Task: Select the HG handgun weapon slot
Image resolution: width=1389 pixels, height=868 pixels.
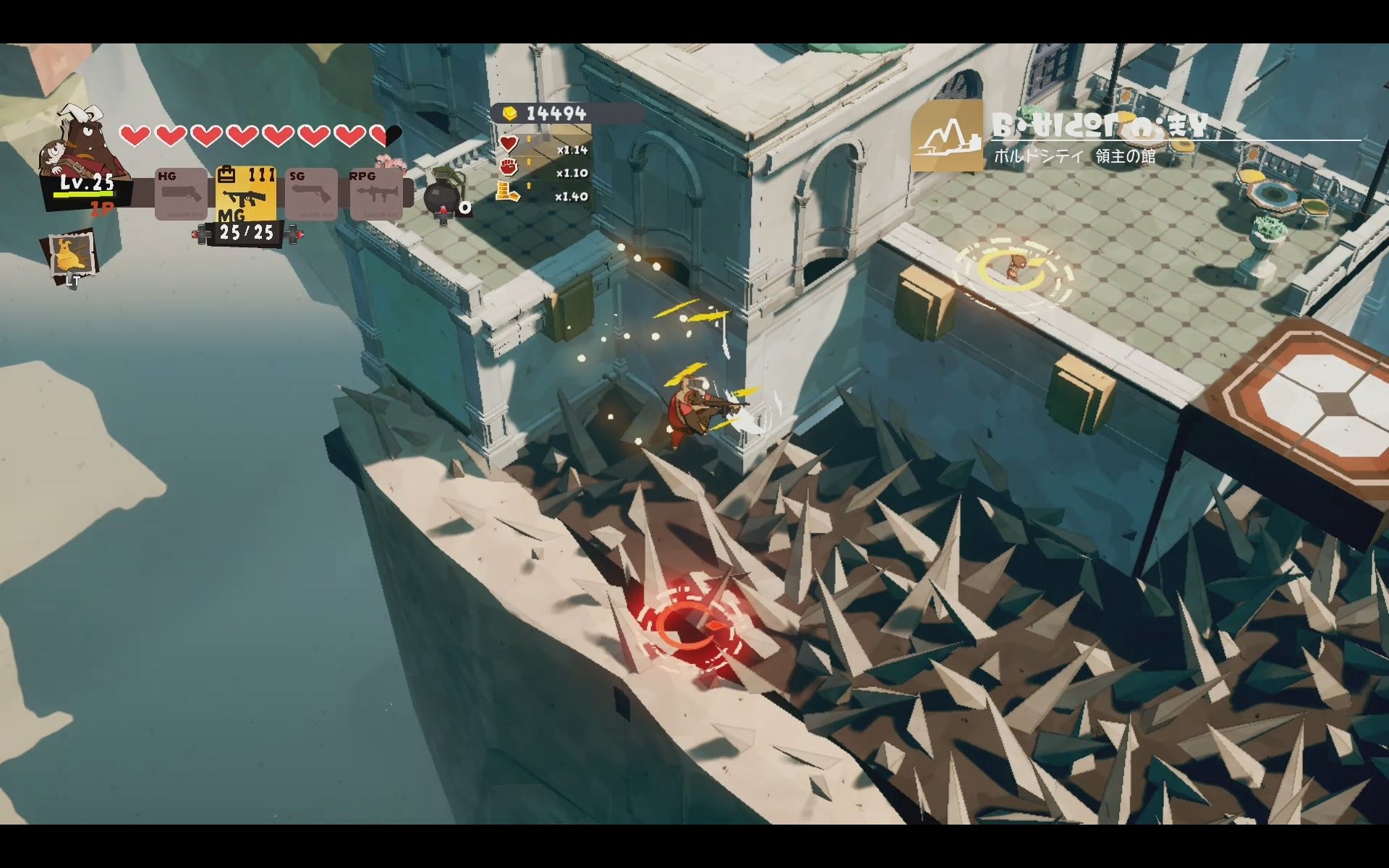Action: (181, 194)
